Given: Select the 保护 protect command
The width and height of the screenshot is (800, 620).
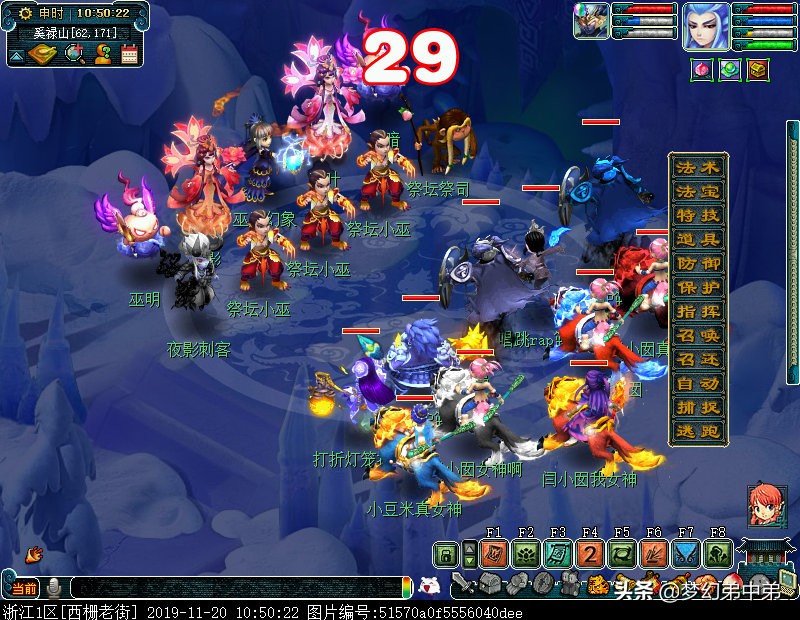Looking at the screenshot, I should pyautogui.click(x=697, y=287).
